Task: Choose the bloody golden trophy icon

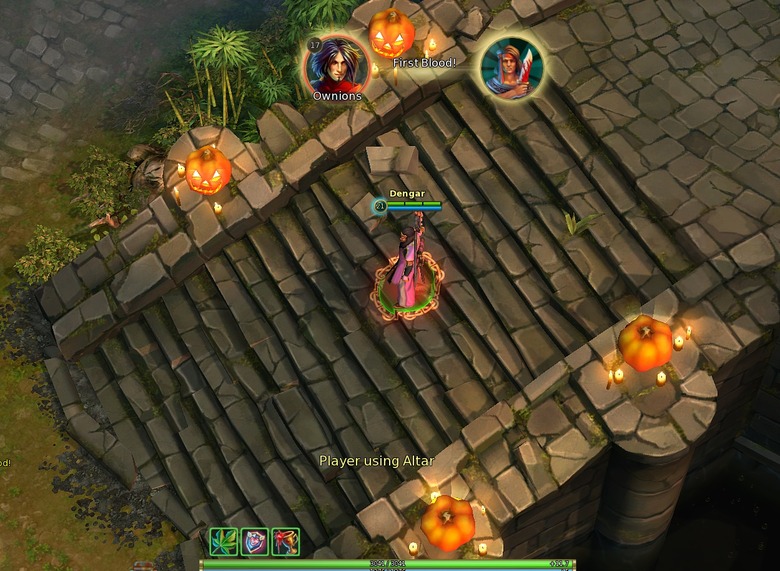Action: [x=285, y=542]
